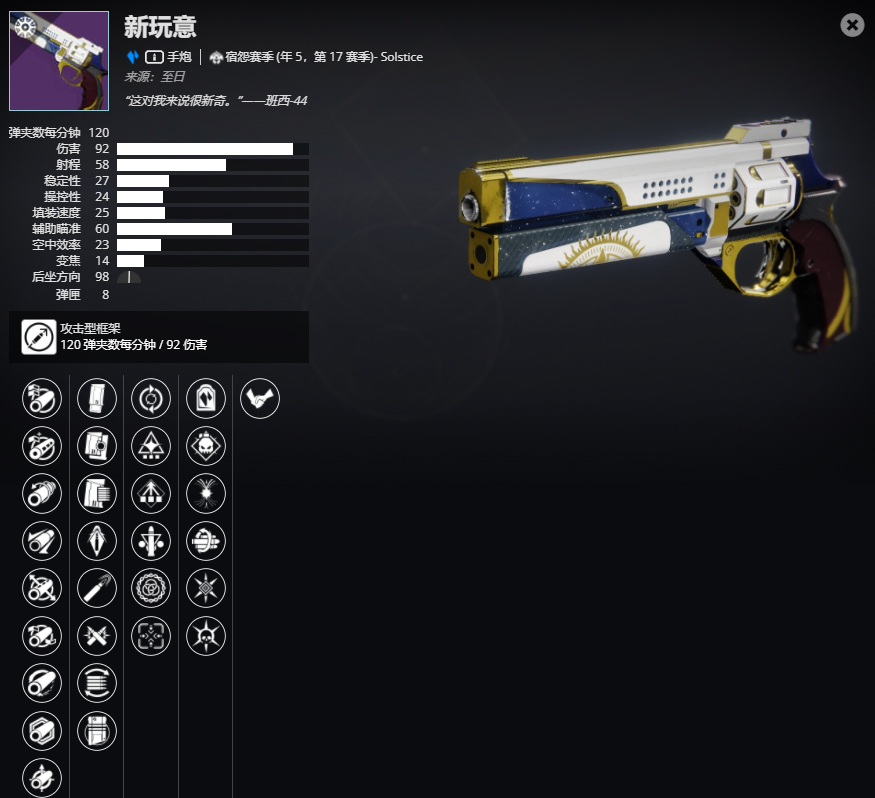Choose the targeting brackets perk icon
Viewport: 875px width, 798px height.
coord(151,635)
